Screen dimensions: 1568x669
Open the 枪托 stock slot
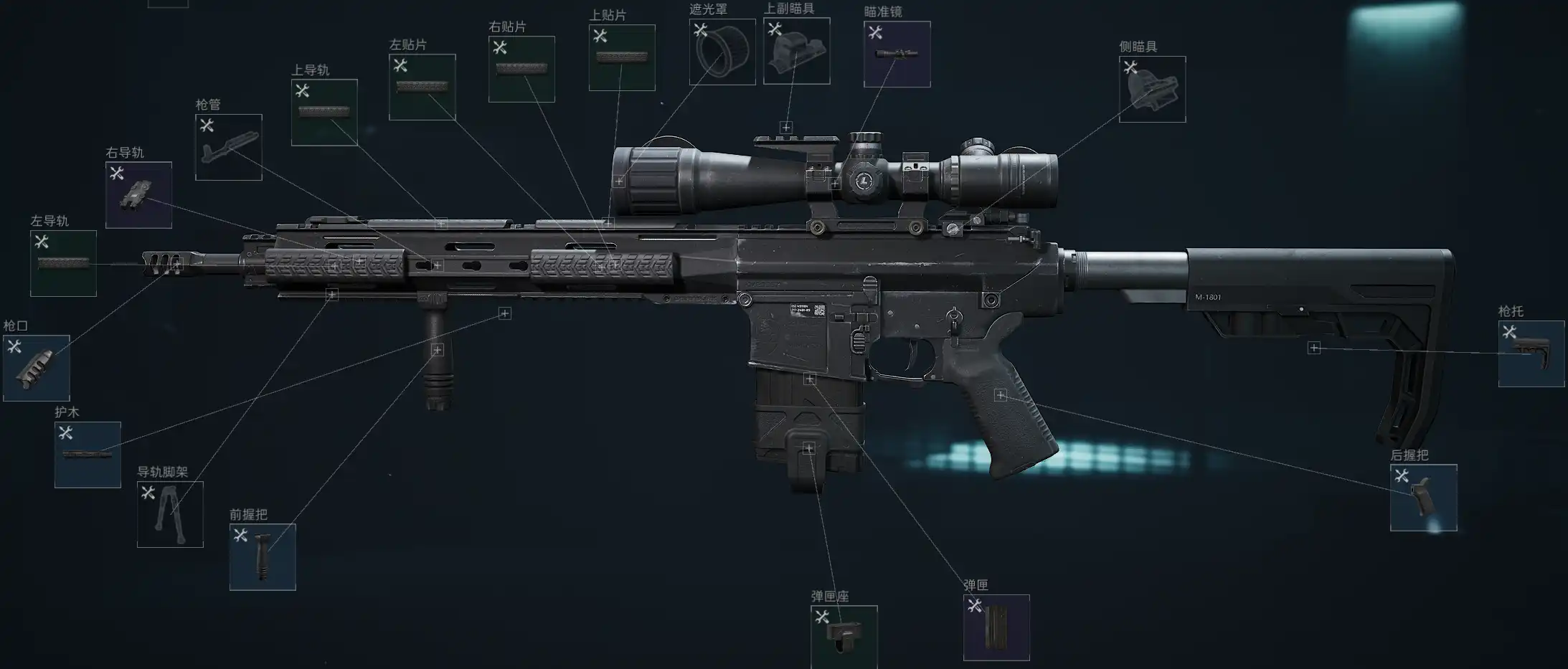[1531, 354]
